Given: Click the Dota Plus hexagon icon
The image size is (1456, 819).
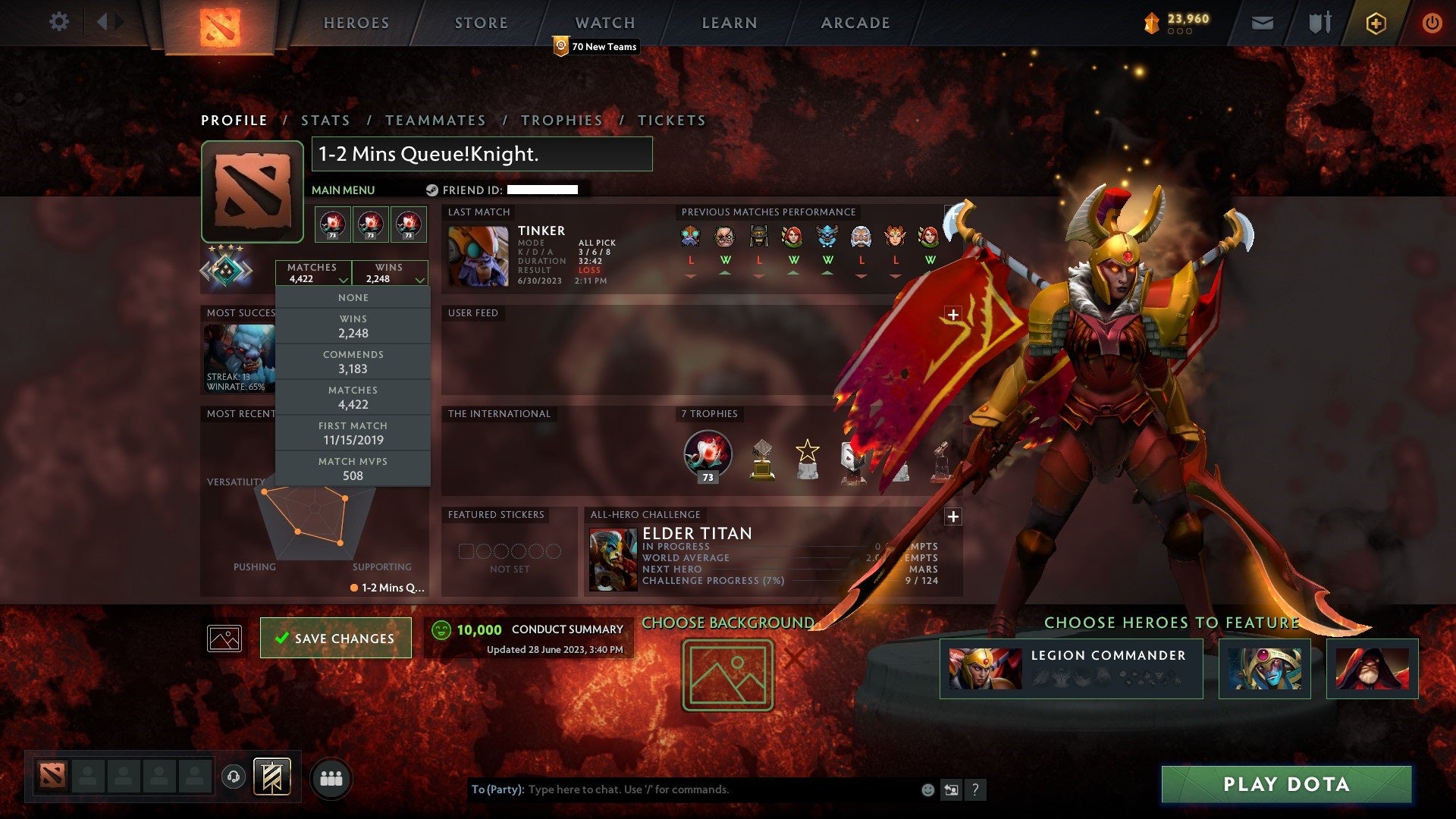Looking at the screenshot, I should pos(1377,23).
